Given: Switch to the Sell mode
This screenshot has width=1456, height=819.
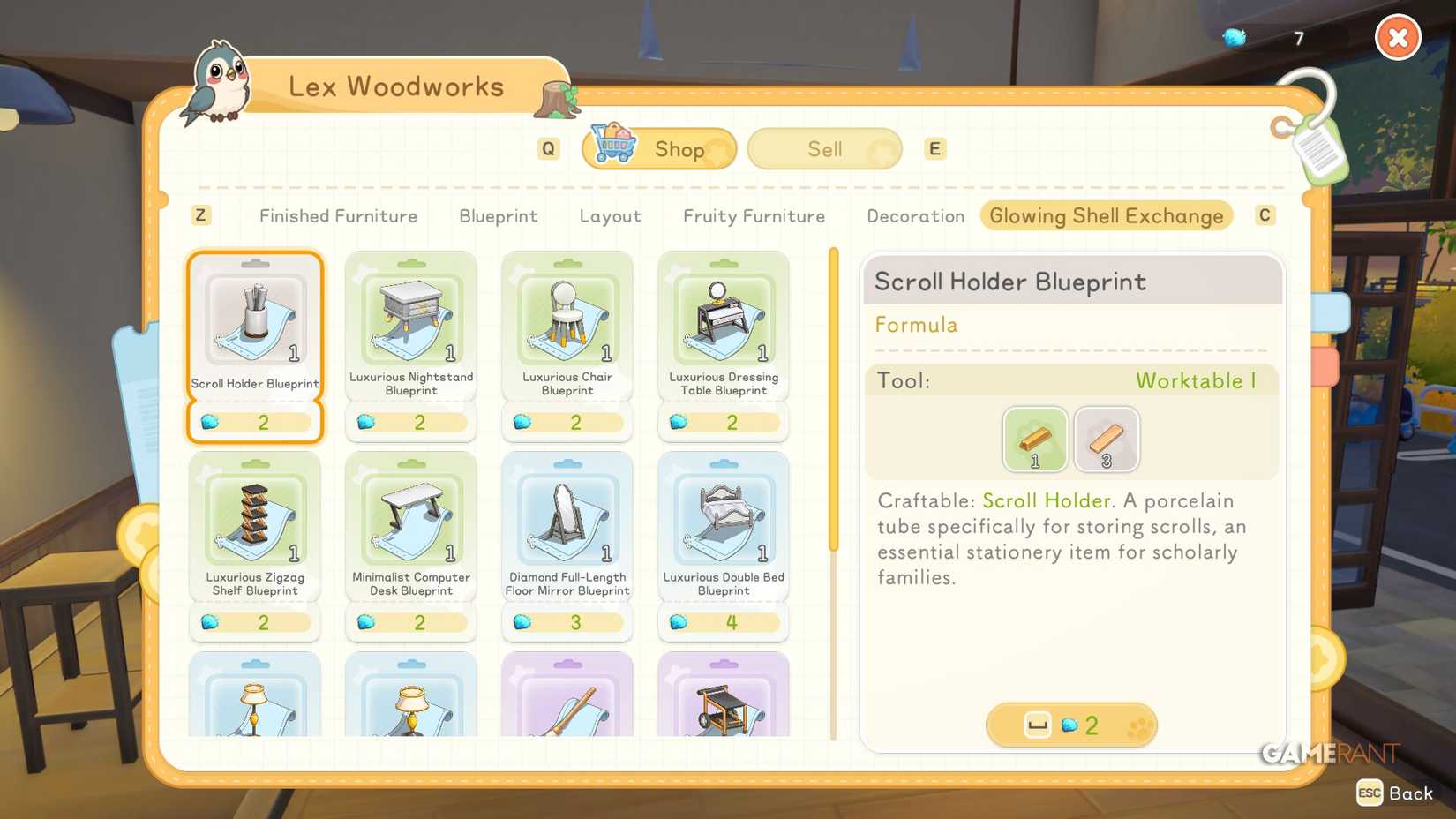Looking at the screenshot, I should [823, 148].
